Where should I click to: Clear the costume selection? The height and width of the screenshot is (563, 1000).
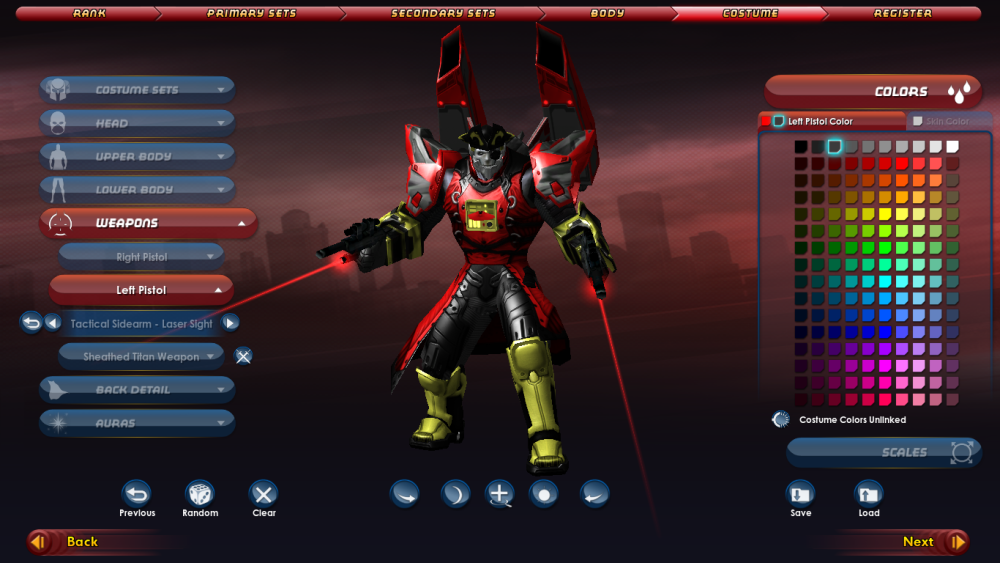coord(264,494)
